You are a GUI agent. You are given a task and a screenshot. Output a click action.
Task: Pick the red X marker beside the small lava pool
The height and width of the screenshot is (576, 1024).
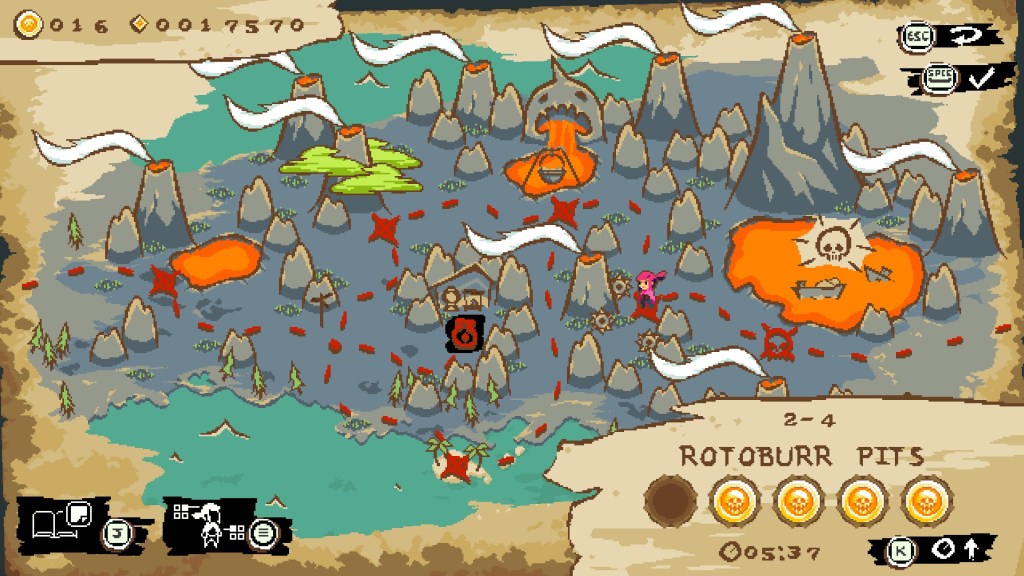pos(163,281)
